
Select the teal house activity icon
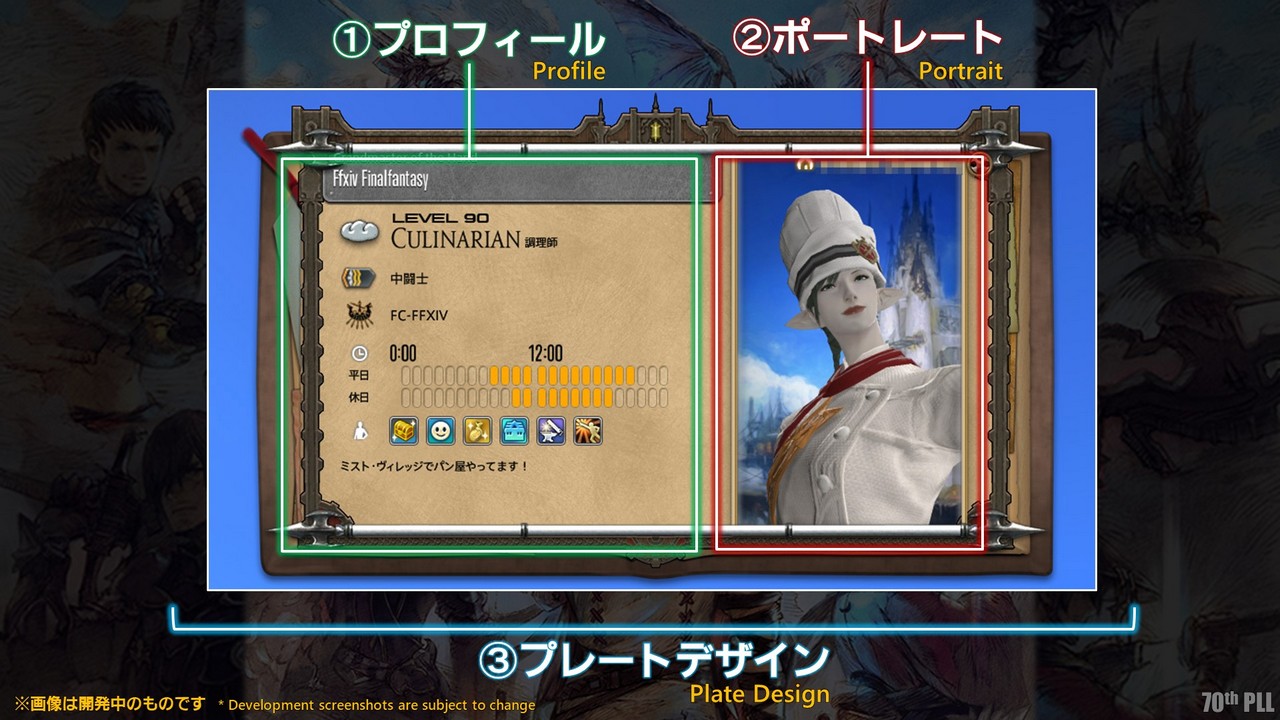[514, 431]
